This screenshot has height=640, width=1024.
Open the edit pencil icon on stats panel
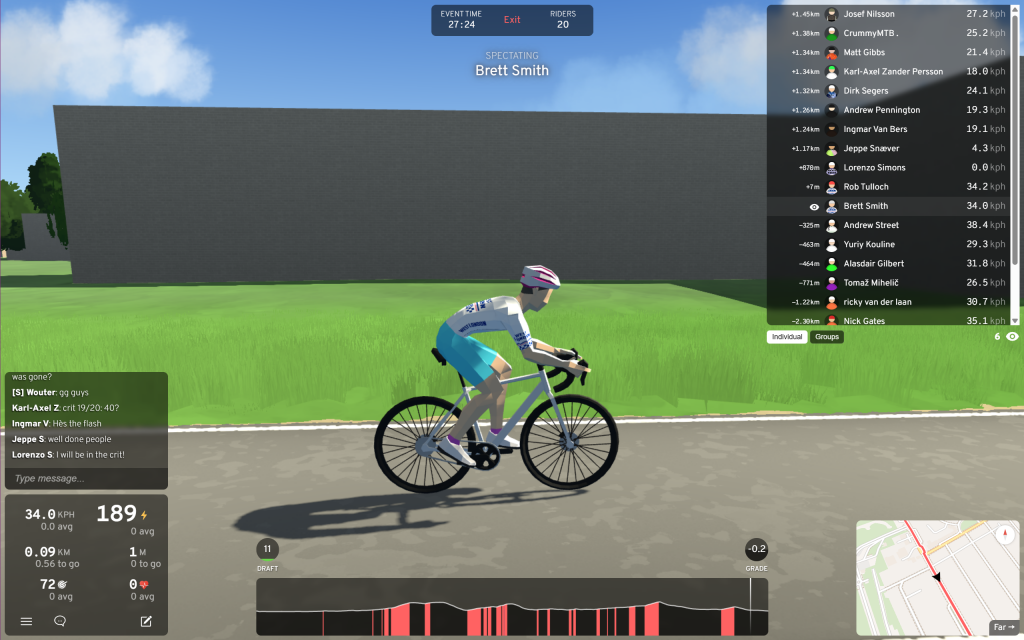tap(146, 621)
